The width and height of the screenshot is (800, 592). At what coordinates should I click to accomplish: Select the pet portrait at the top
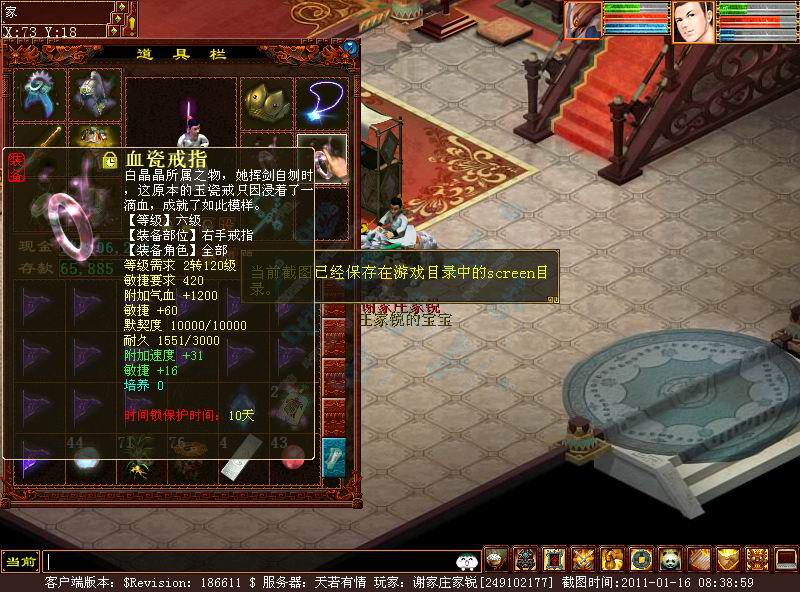583,20
